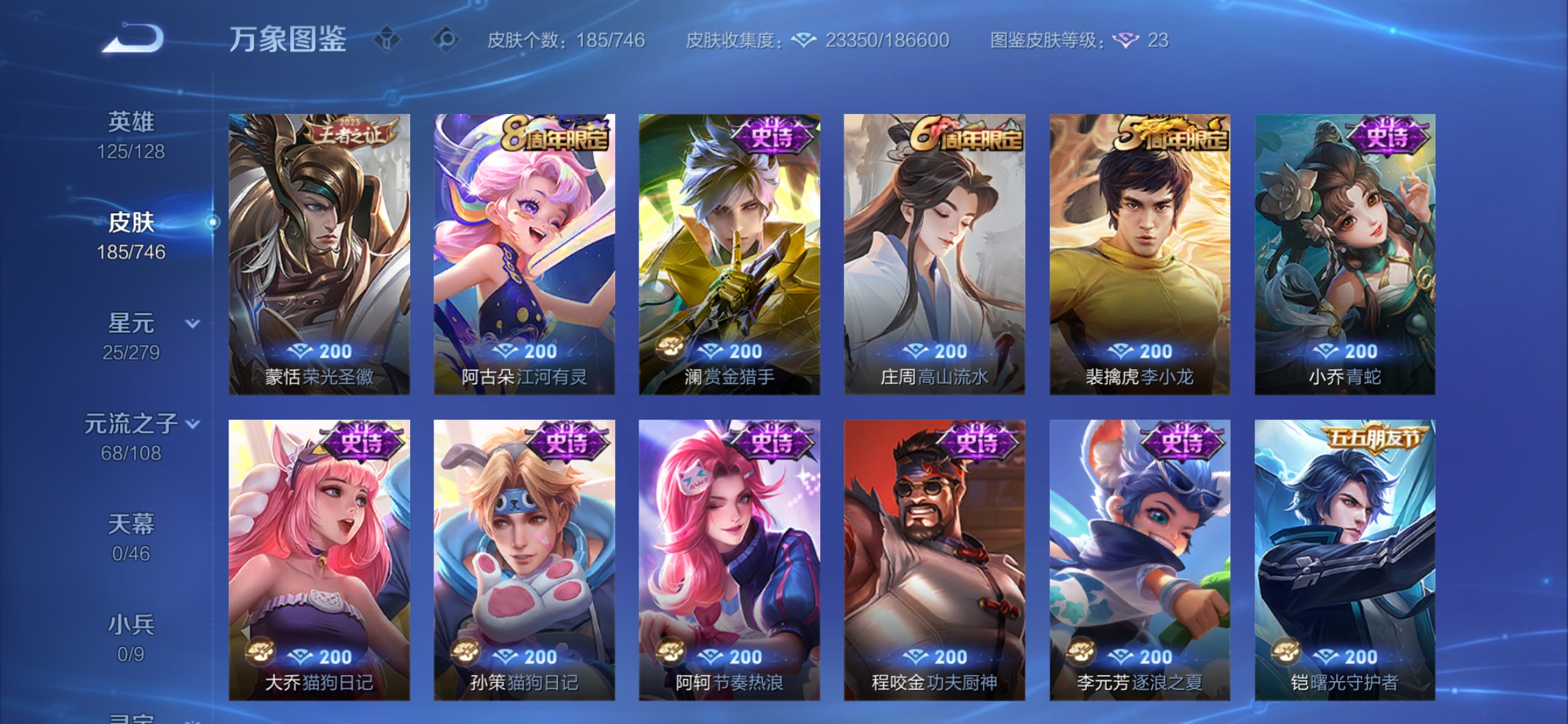Click the 史诗 quality badge on 澜赏金猎手
The image size is (1568, 724).
pos(774,134)
